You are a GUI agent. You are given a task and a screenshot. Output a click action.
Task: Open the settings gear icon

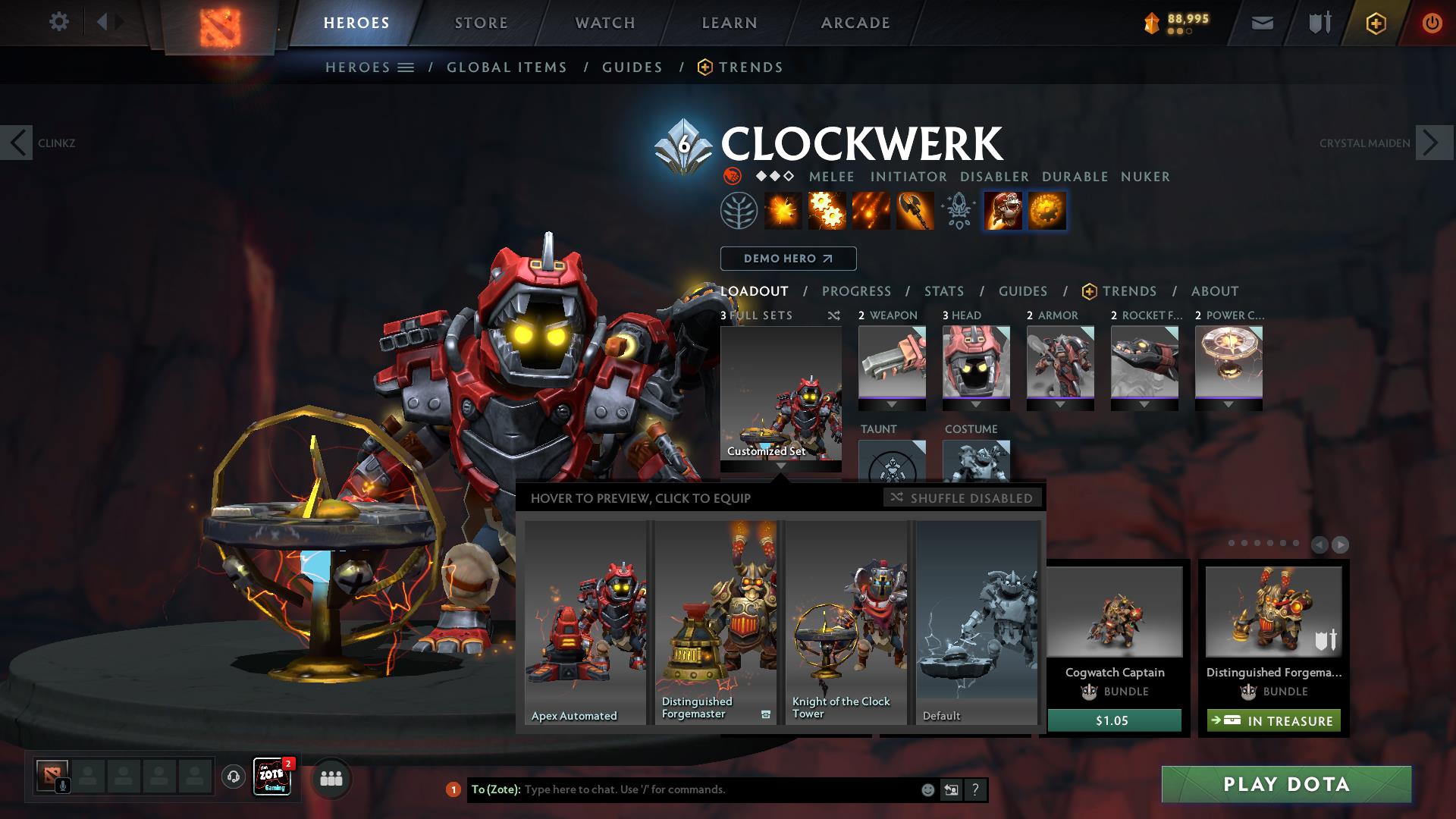[59, 22]
